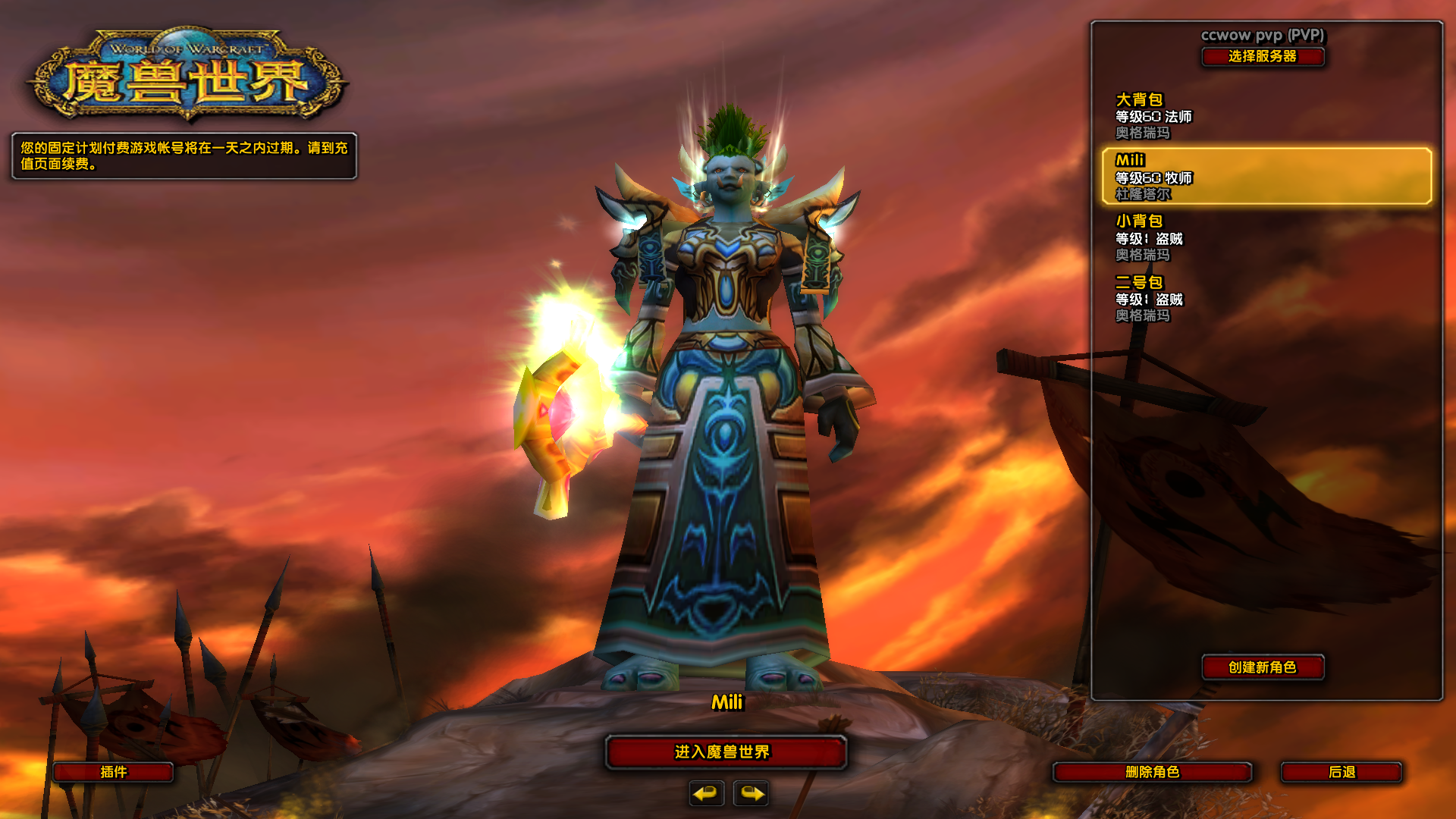This screenshot has height=819, width=1456.
Task: Rotate the character with the left arrow
Action: 706,793
